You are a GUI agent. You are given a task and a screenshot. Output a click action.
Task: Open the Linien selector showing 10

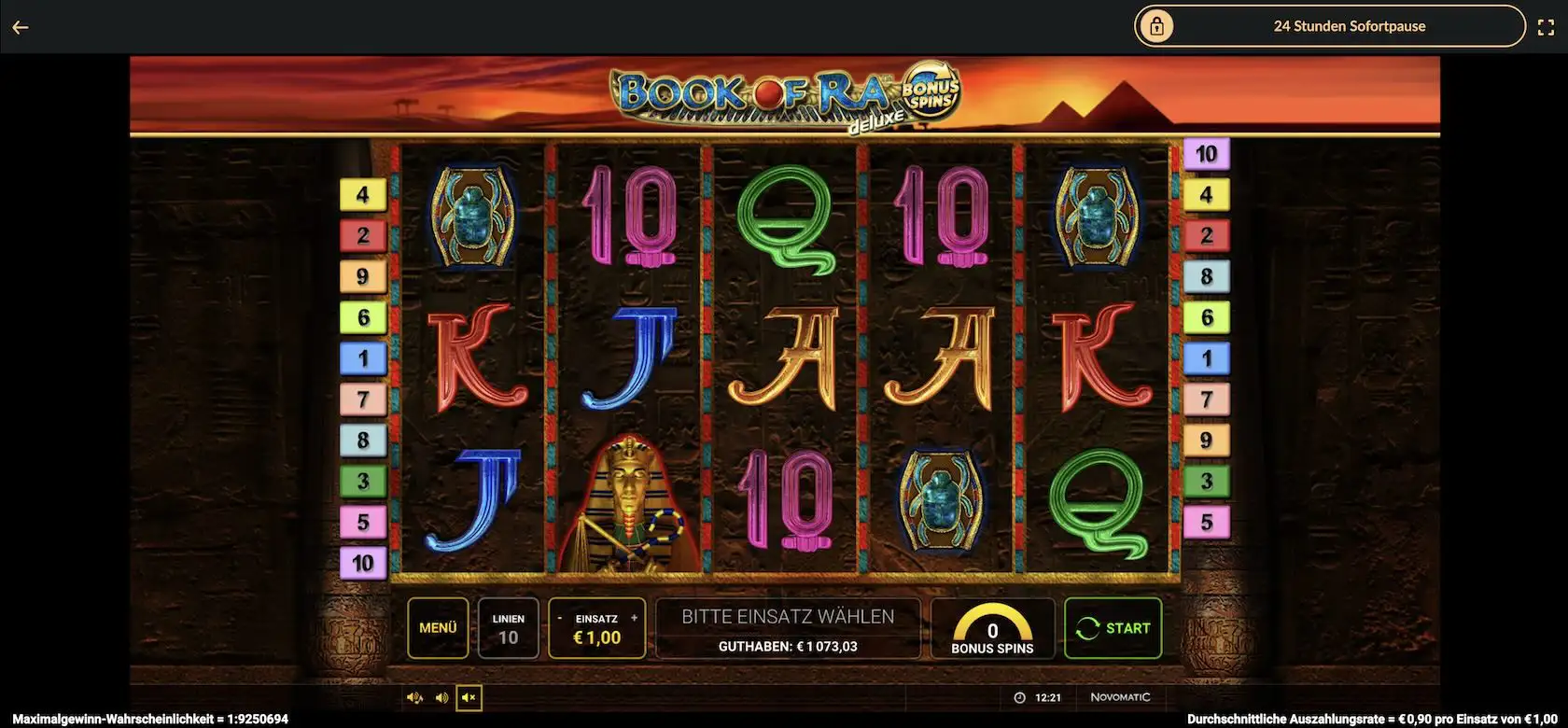point(509,627)
